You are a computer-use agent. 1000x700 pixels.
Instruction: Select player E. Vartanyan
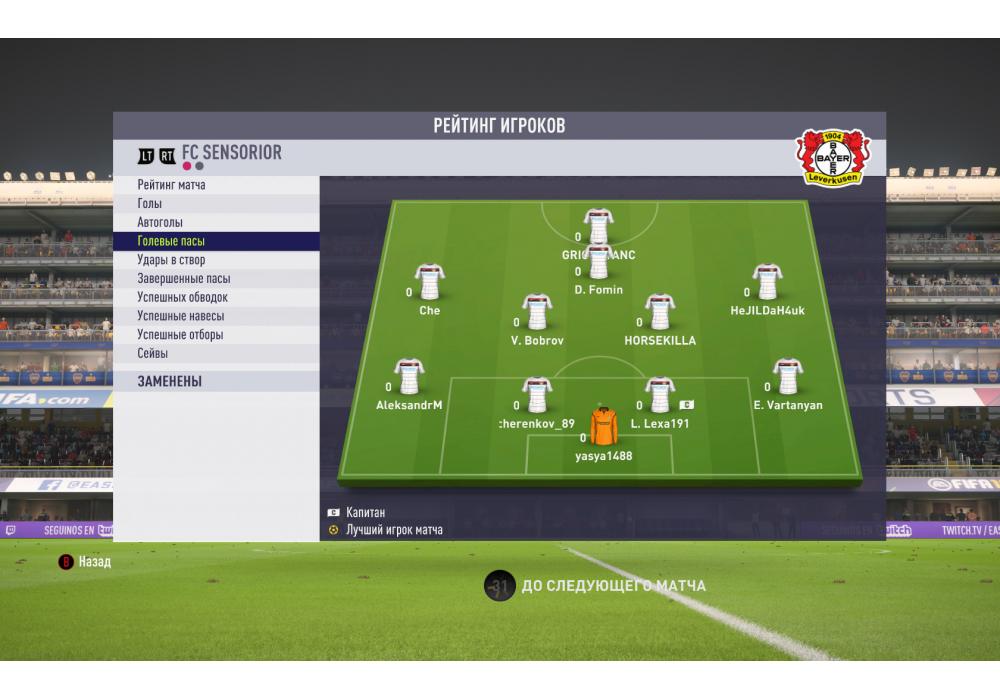[787, 378]
